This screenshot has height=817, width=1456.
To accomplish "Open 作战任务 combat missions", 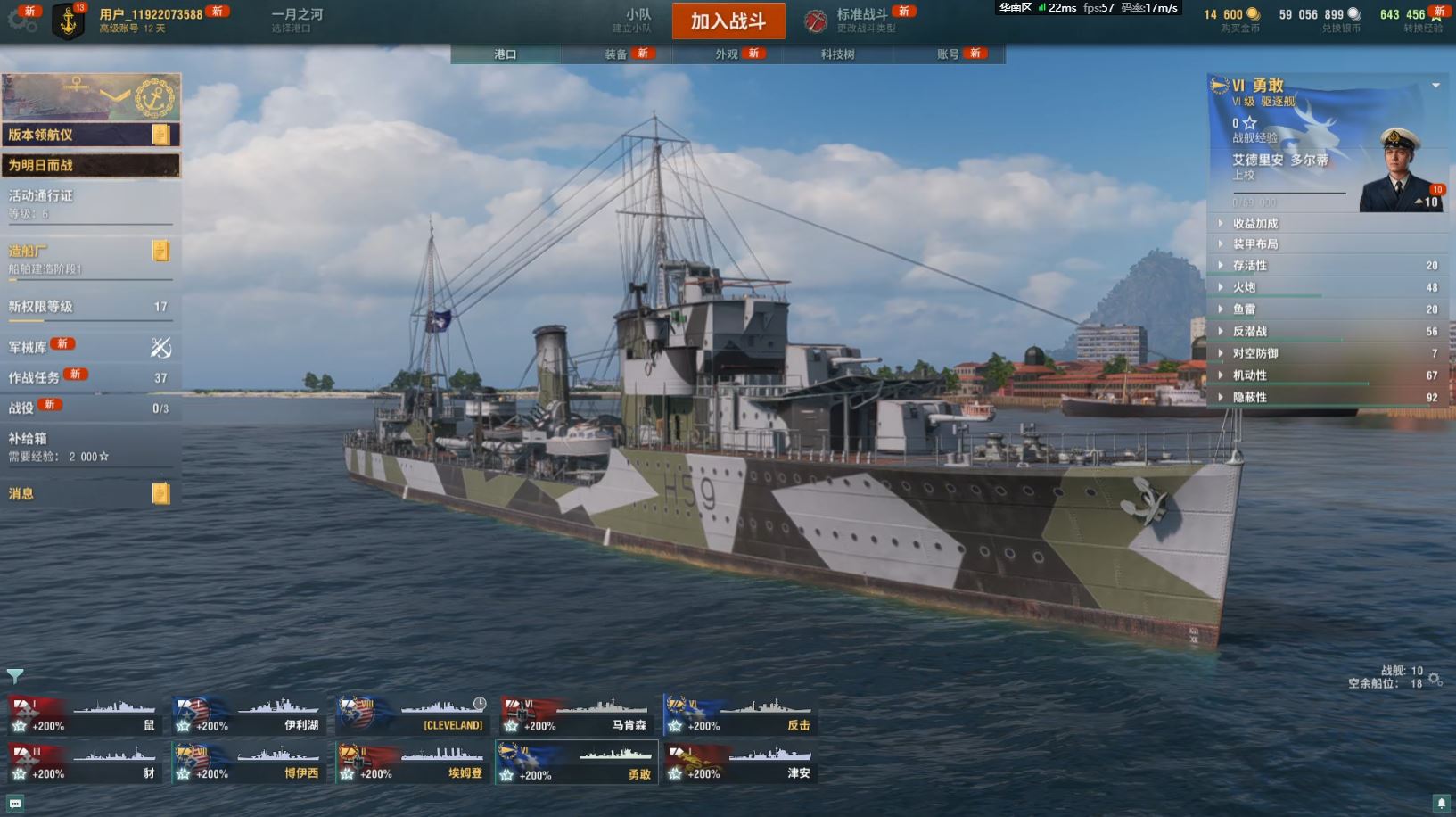I will [x=89, y=377].
